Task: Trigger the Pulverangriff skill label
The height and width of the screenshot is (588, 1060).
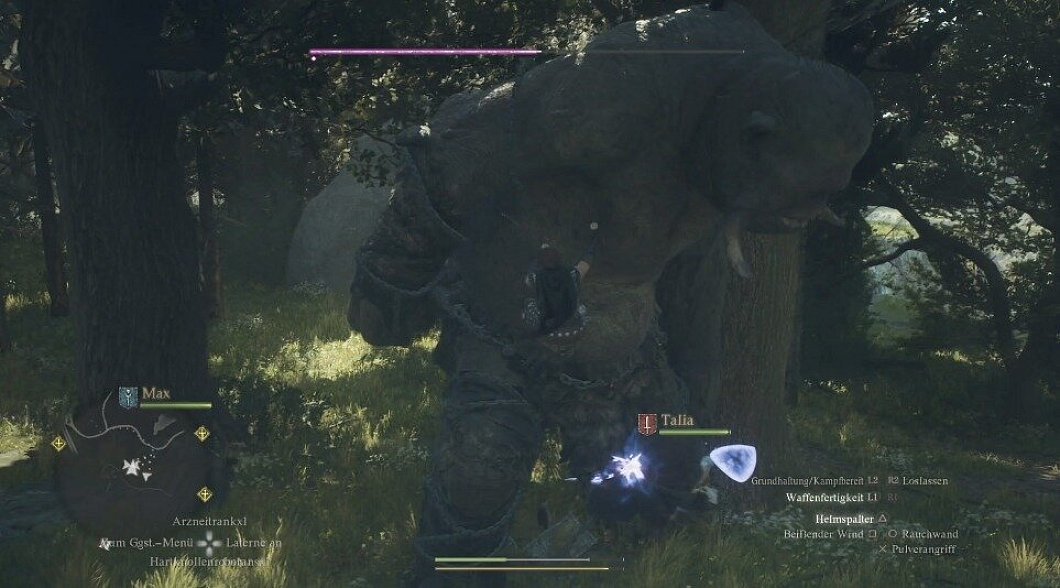Action: click(x=926, y=550)
